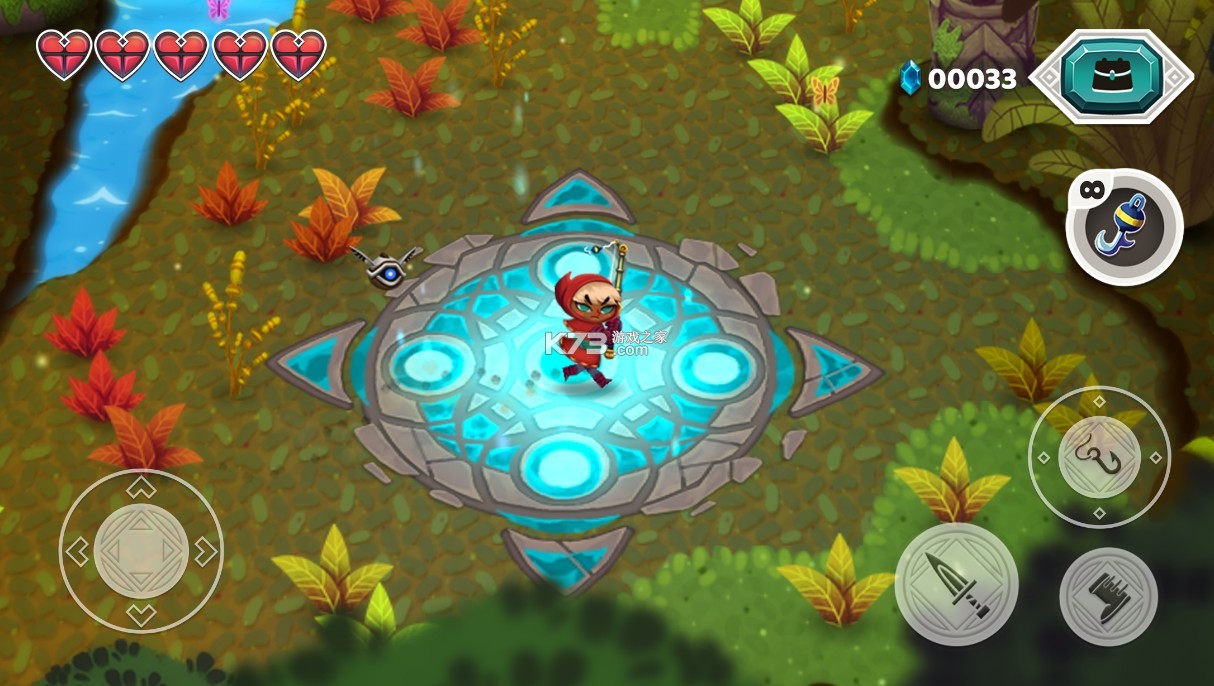
Task: Select the fishing lure item icon
Action: point(1125,228)
